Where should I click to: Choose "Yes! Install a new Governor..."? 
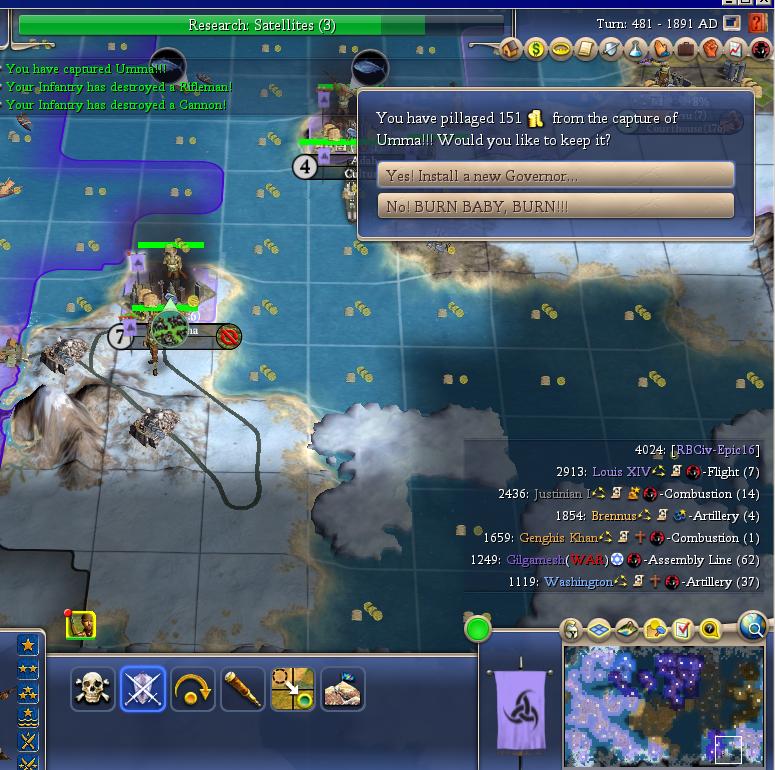pos(555,175)
